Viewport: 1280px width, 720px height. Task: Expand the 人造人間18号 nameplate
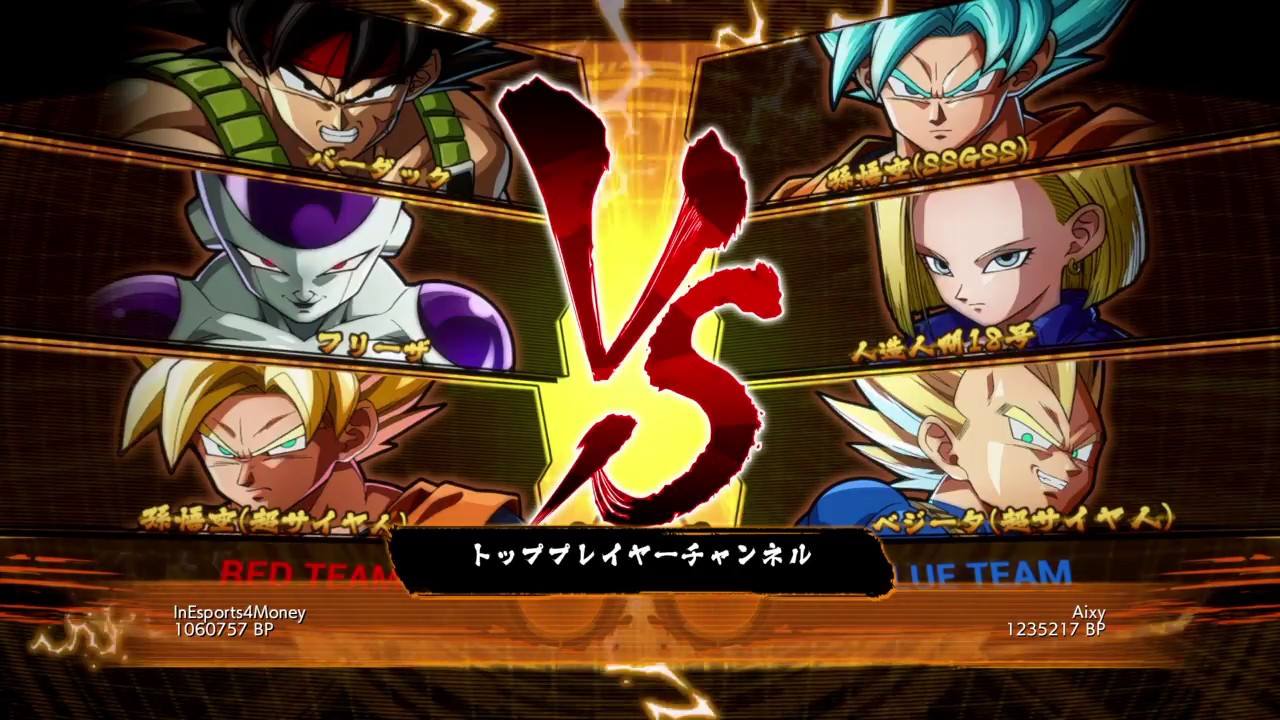[x=940, y=345]
